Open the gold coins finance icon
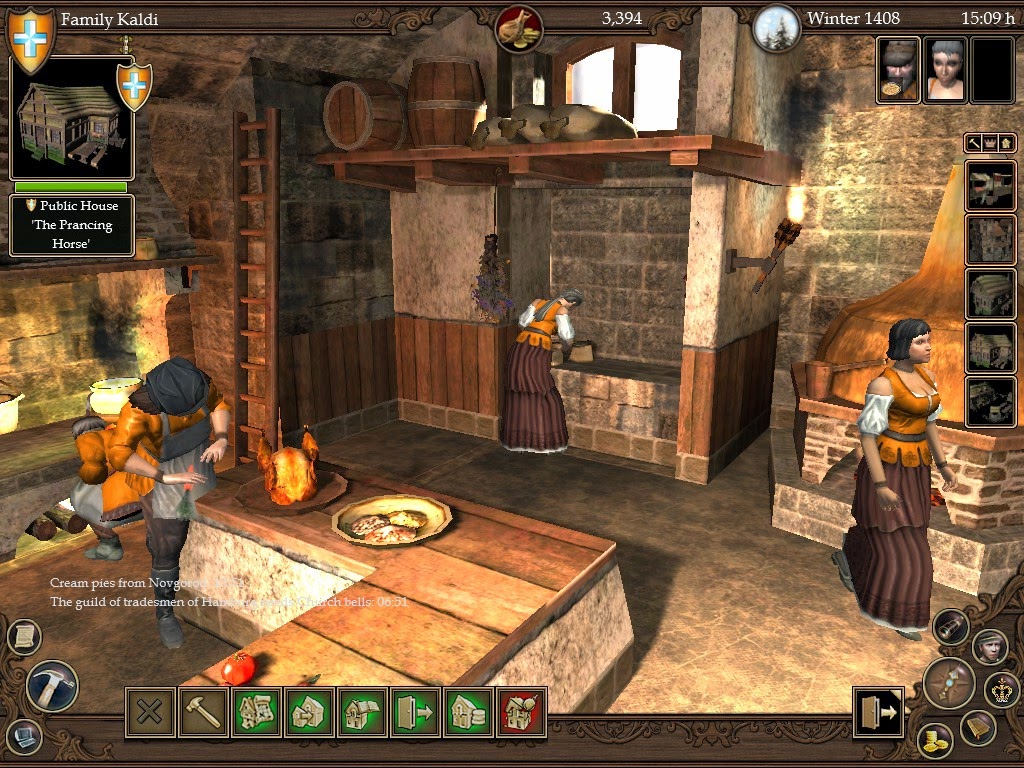Image resolution: width=1024 pixels, height=768 pixels. coord(936,740)
